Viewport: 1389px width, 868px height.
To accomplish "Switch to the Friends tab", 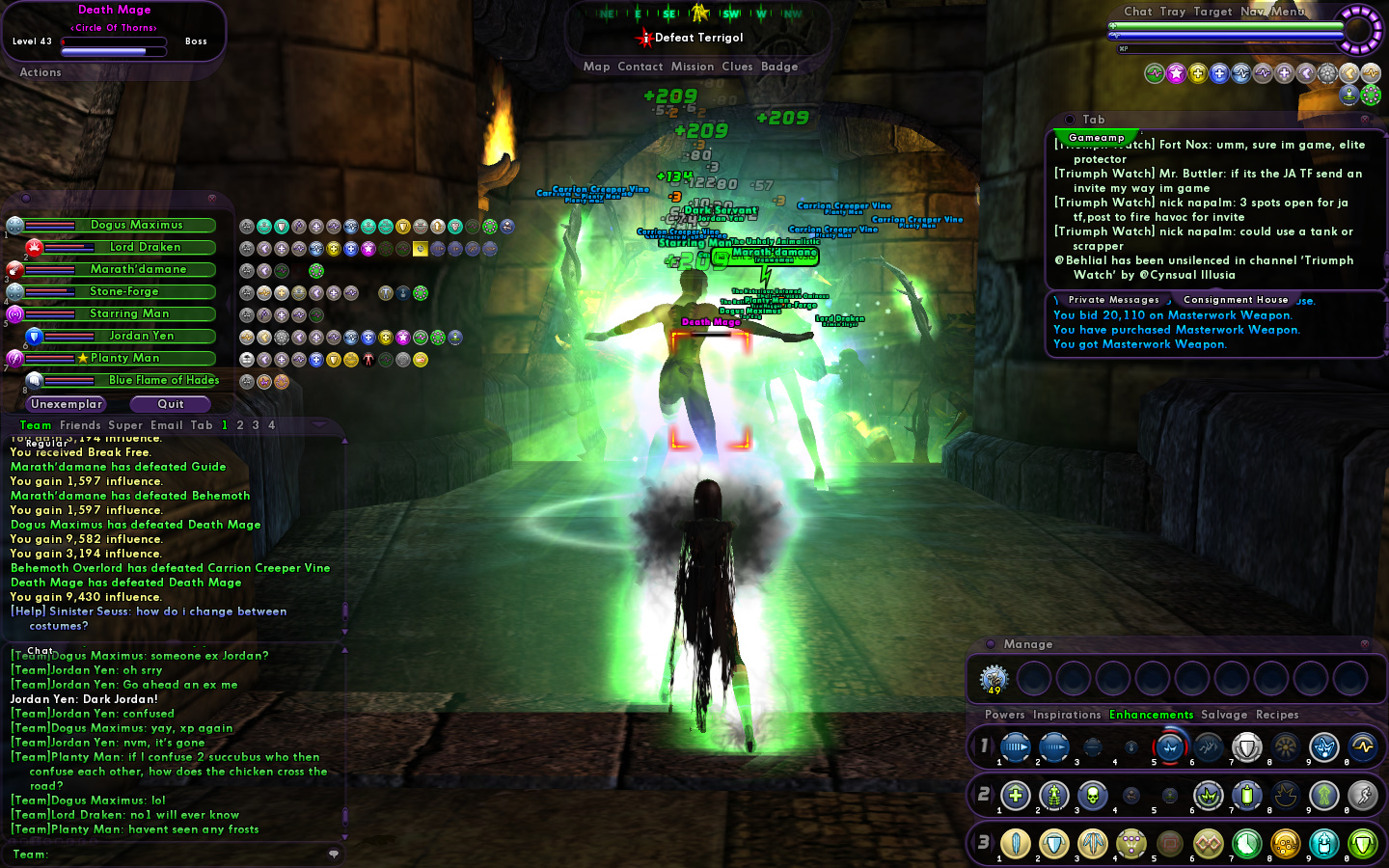I will (x=80, y=425).
